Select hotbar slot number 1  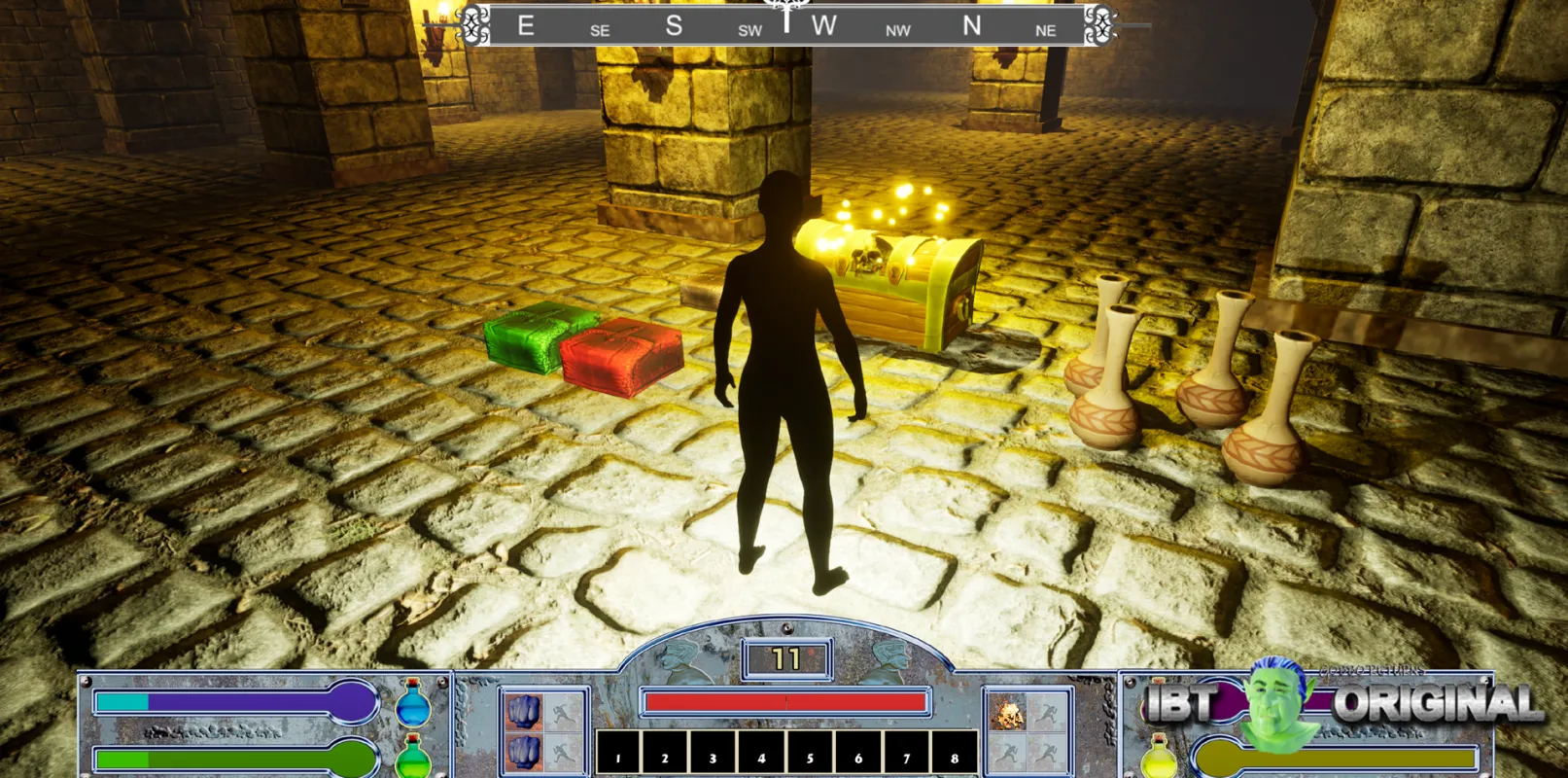[617, 754]
